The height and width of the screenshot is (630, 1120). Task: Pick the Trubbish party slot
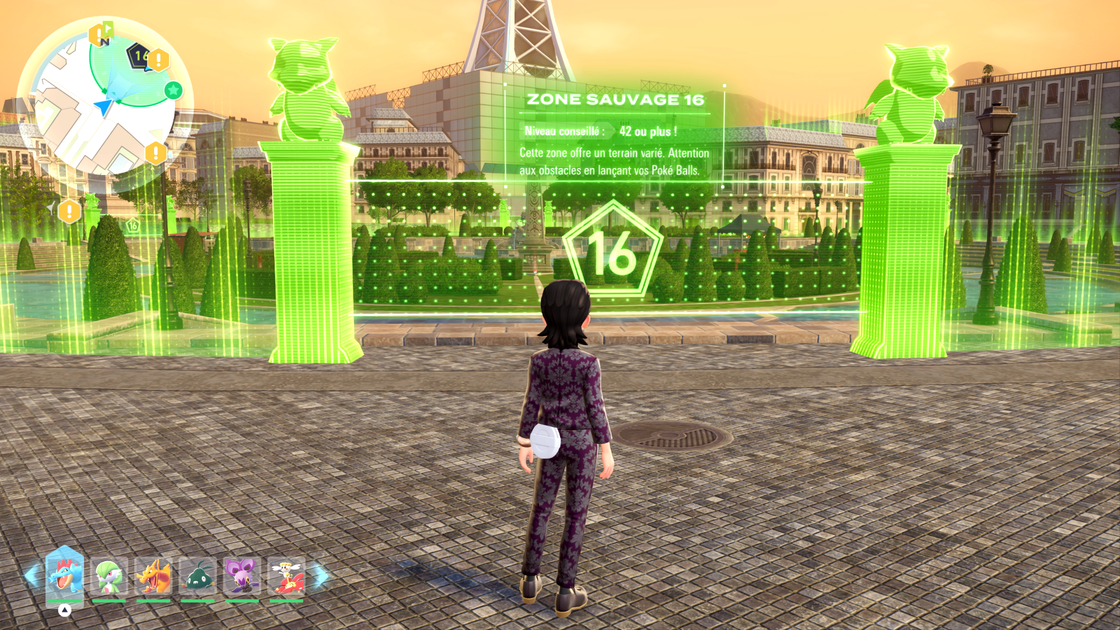[x=198, y=577]
